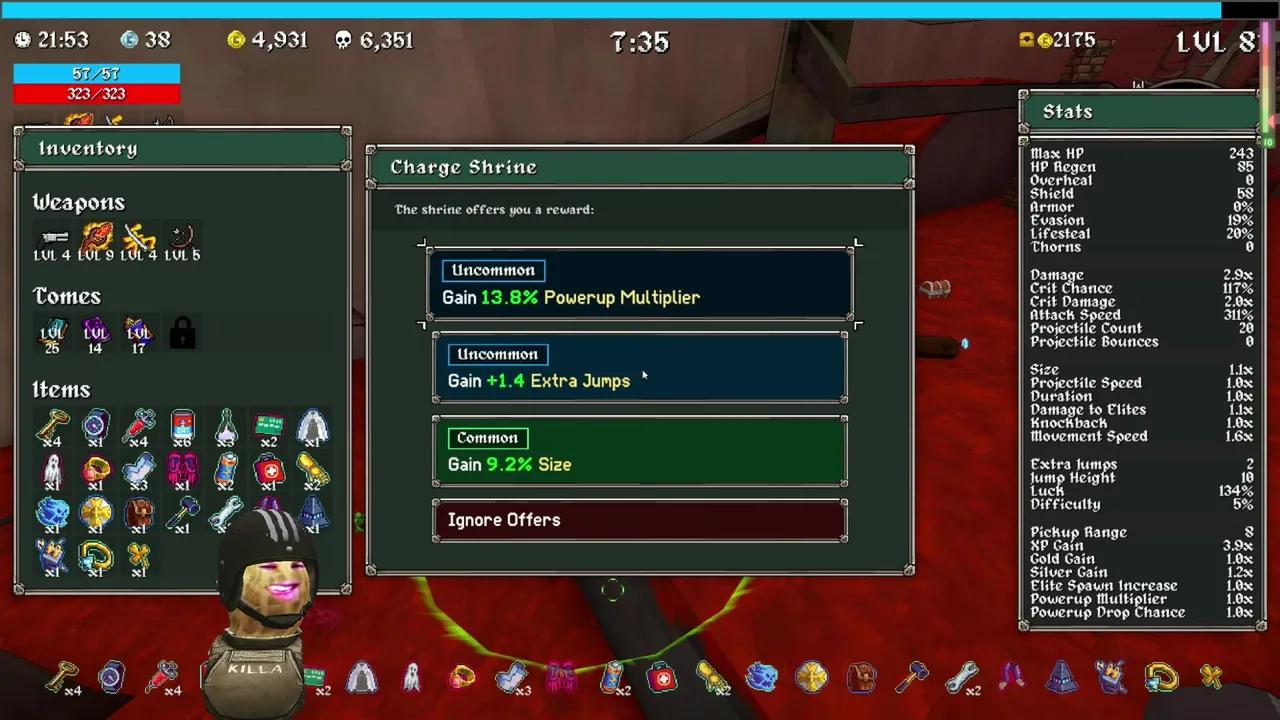
Task: Select the white ghost item in inventory
Action: click(x=52, y=470)
